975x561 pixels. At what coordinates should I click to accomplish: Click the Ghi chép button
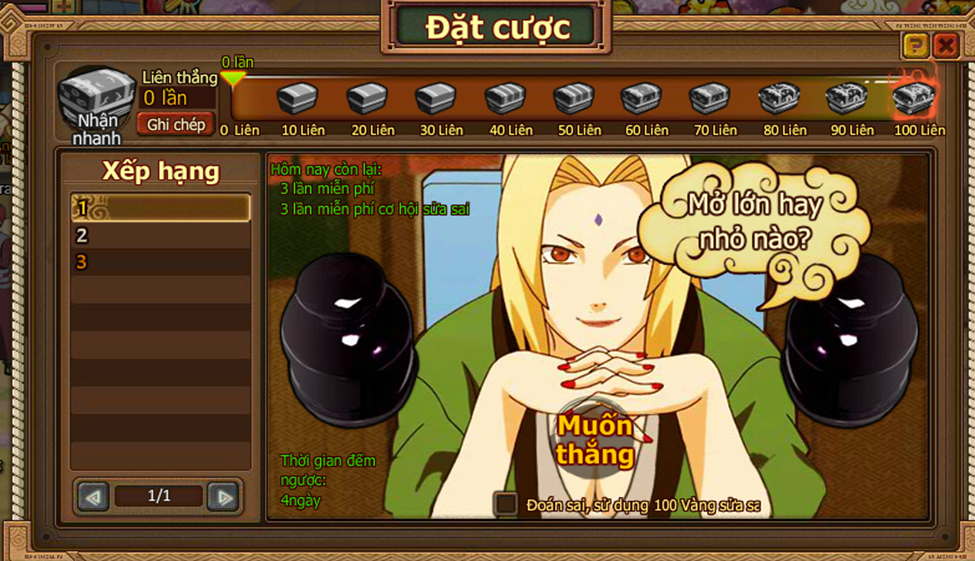[176, 124]
